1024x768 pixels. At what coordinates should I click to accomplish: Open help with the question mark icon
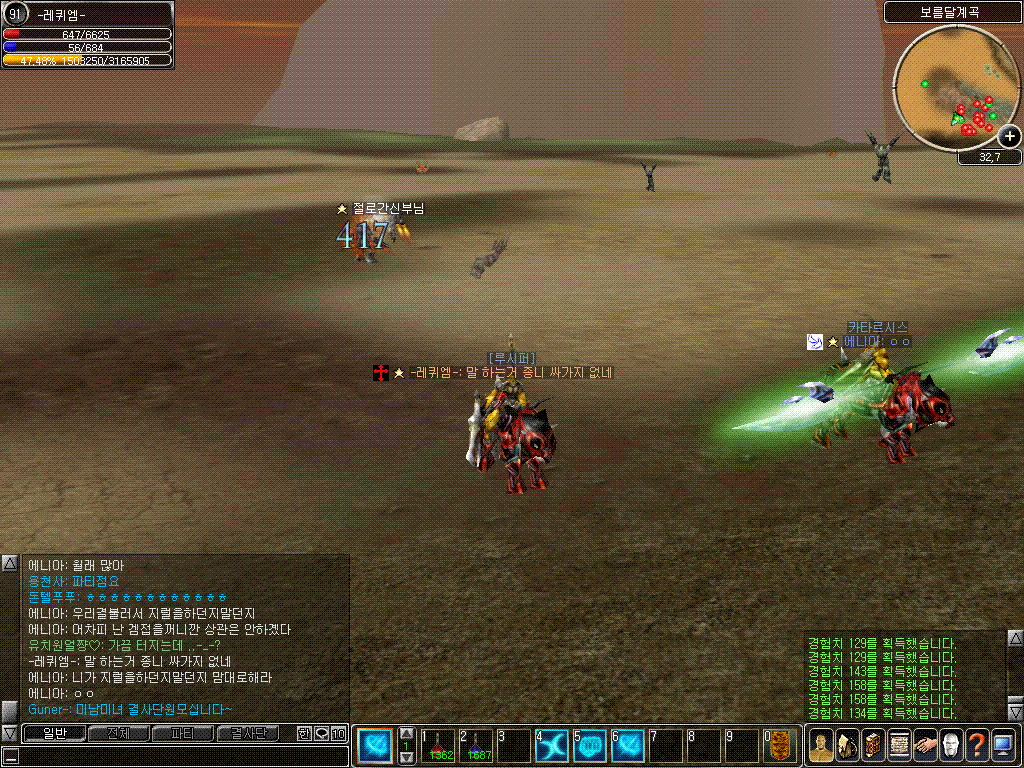coord(976,746)
